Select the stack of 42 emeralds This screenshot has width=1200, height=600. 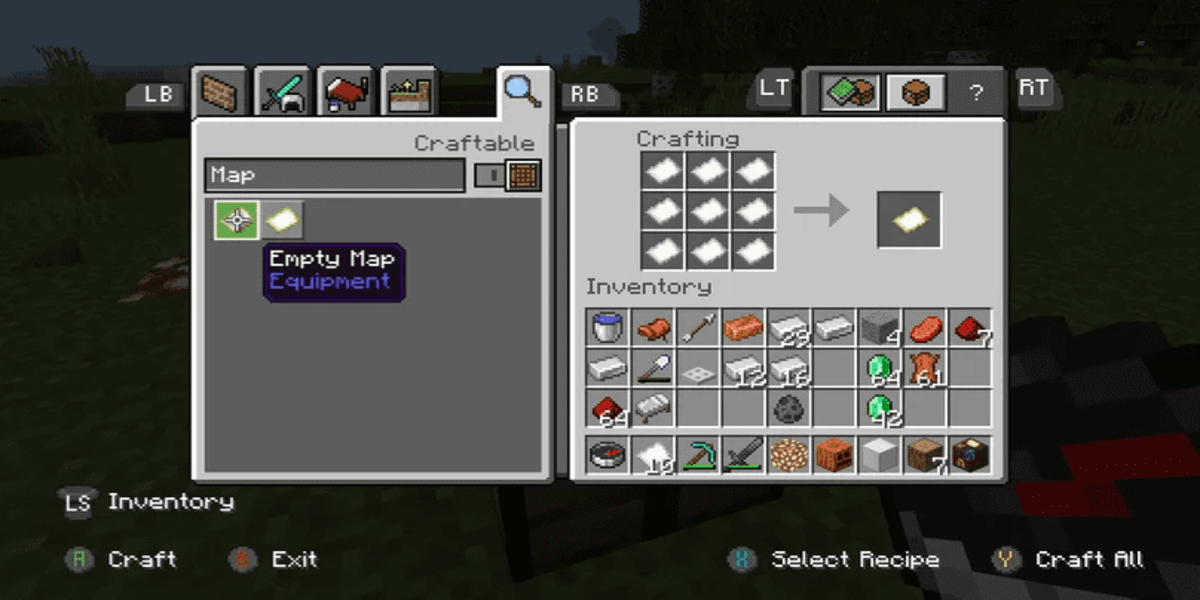click(x=879, y=408)
